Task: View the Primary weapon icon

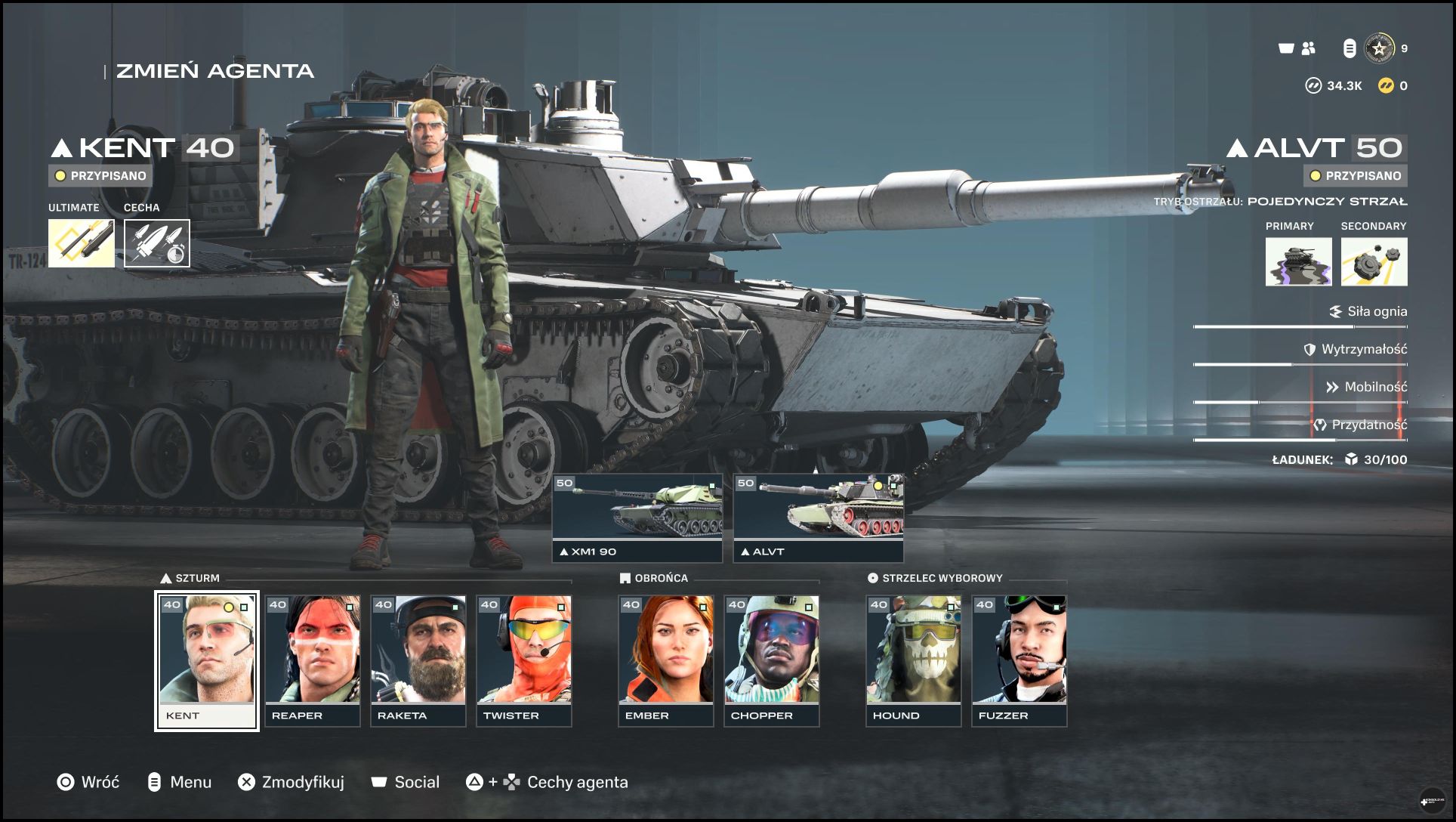Action: (1299, 261)
